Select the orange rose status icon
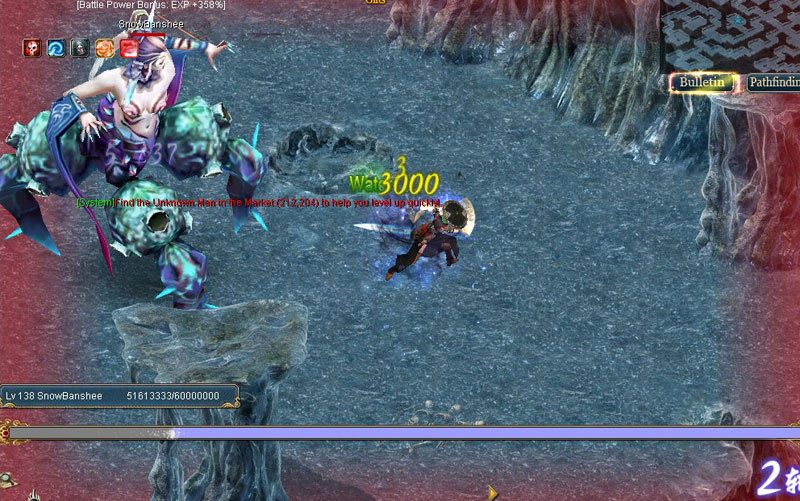800x501 pixels. click(x=104, y=47)
